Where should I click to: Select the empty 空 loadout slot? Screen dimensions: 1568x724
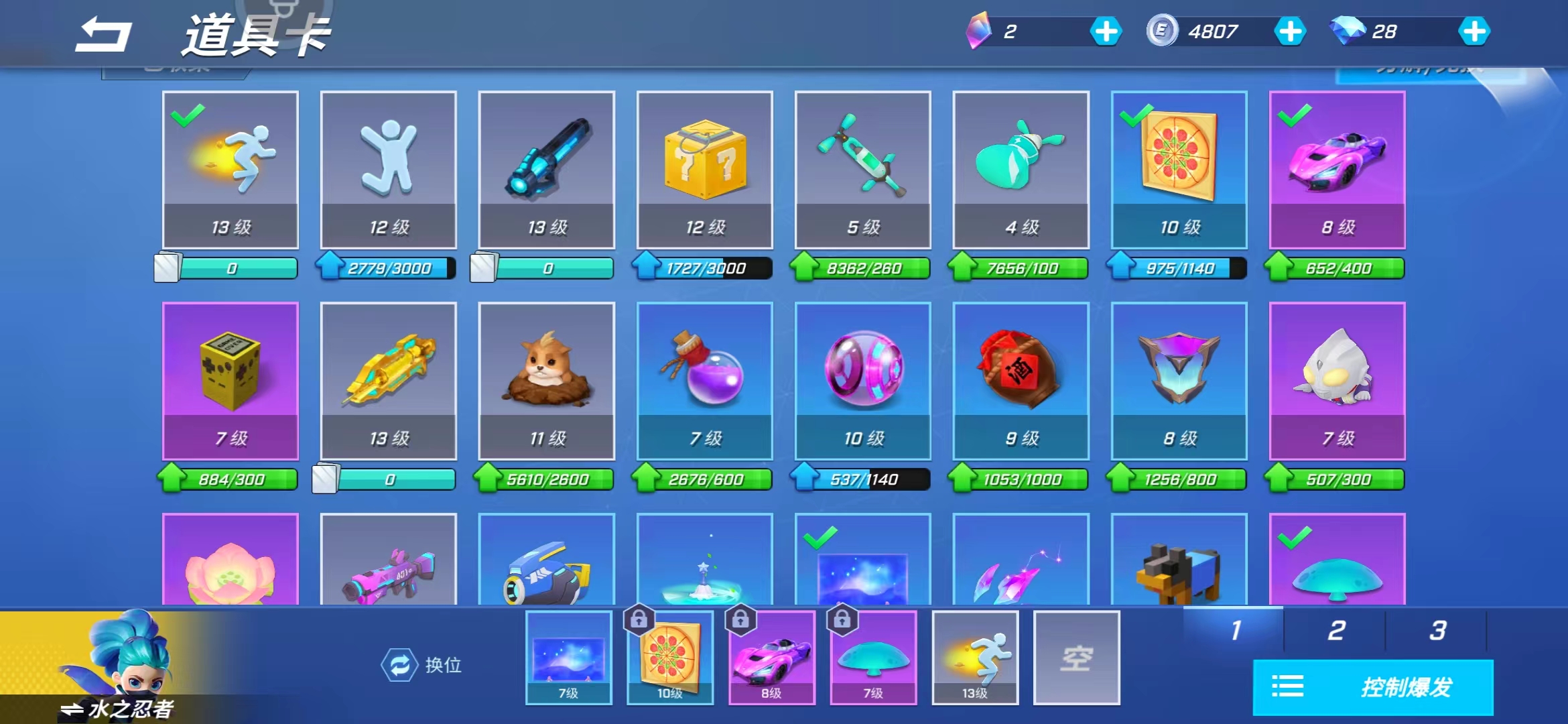(x=1076, y=658)
